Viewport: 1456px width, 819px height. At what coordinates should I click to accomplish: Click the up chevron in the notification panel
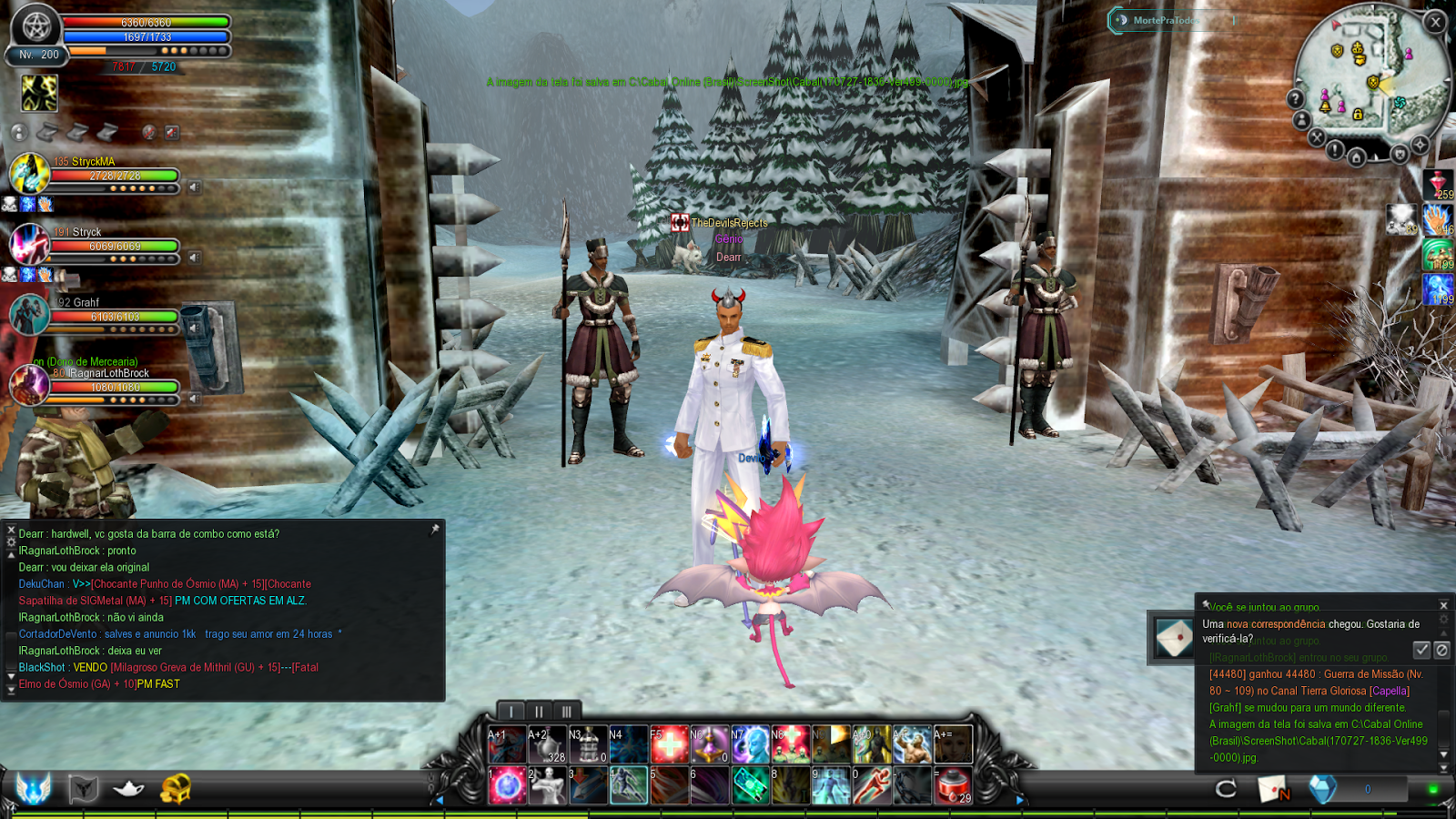[1443, 633]
